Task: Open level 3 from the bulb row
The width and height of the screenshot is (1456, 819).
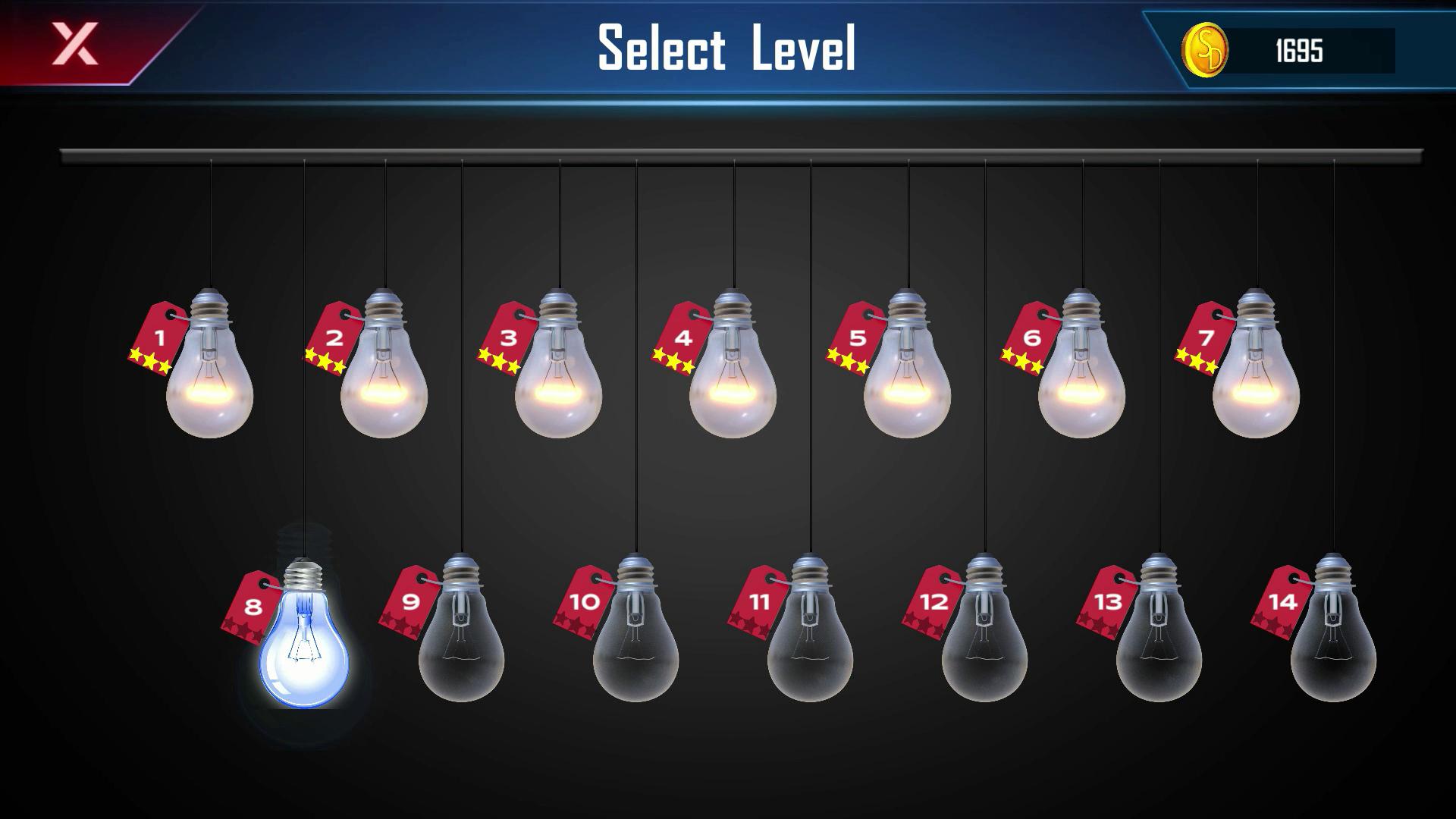Action: tap(558, 379)
